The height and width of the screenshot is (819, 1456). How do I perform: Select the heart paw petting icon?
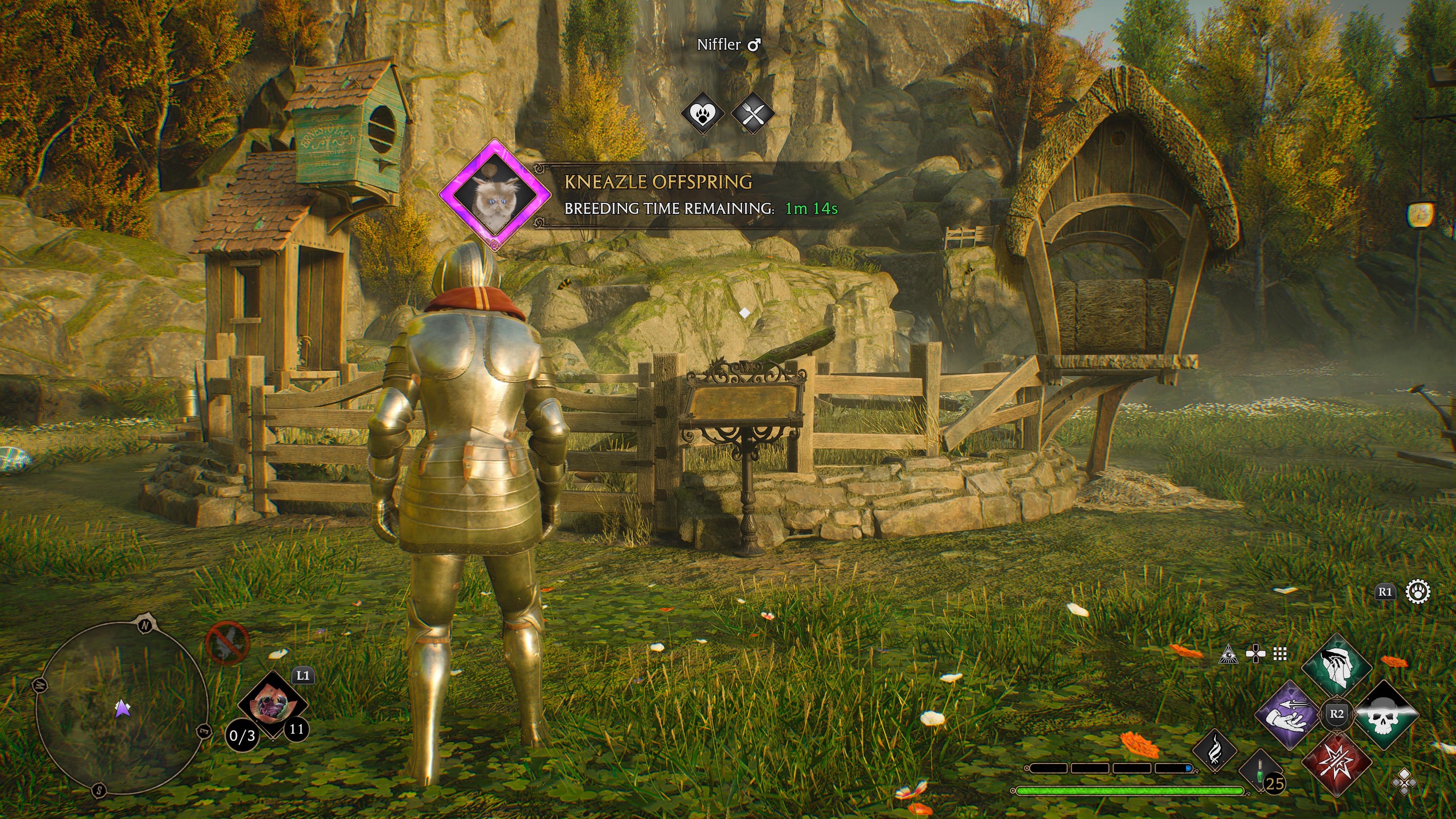point(703,114)
